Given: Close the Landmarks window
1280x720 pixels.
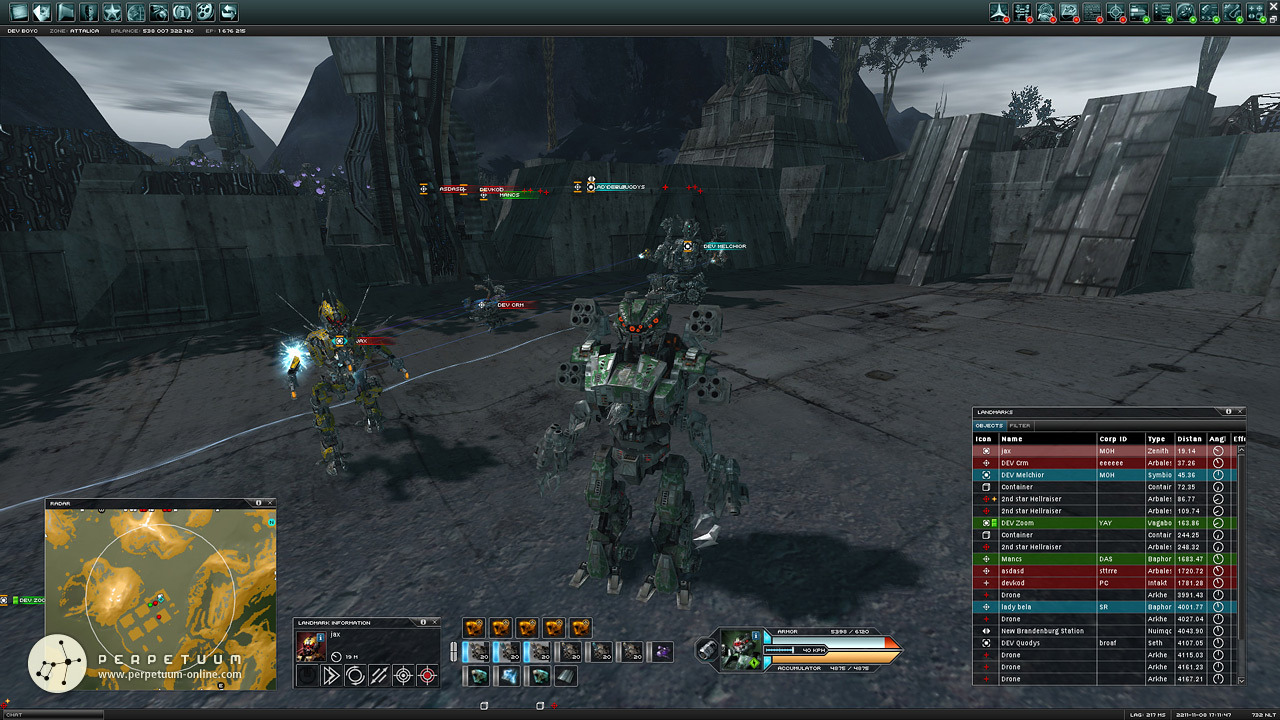Looking at the screenshot, I should click(1241, 411).
